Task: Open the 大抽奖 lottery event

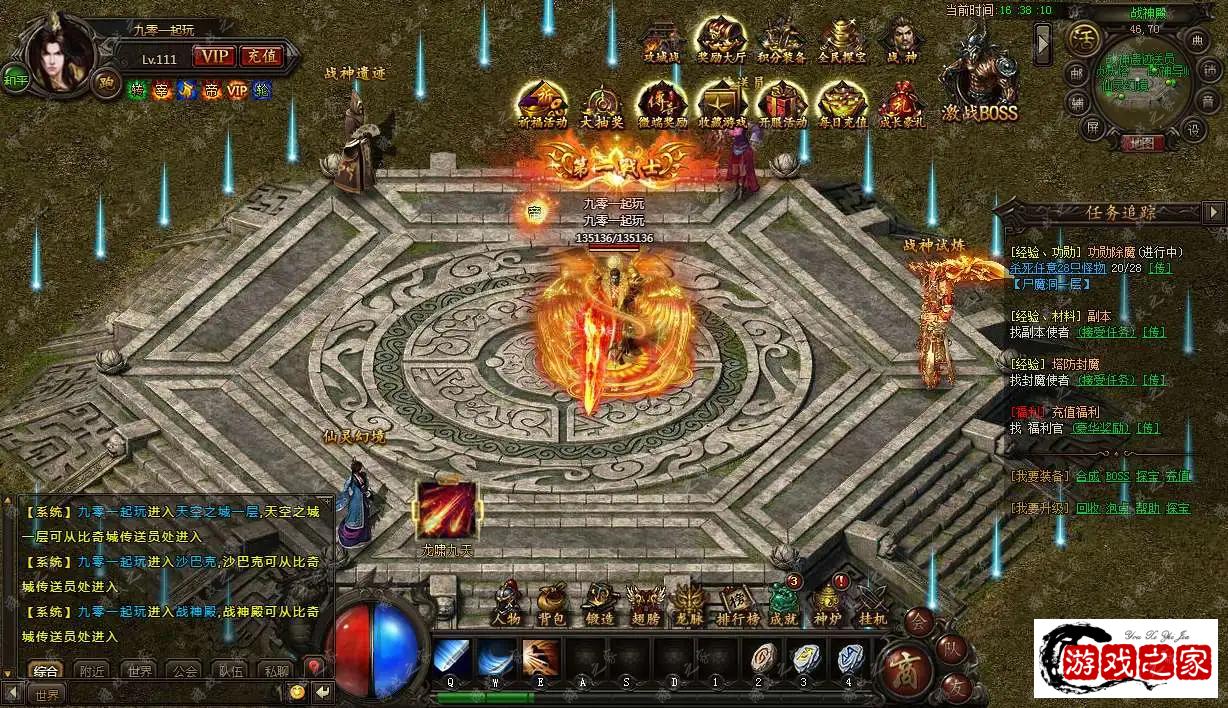Action: coord(603,106)
